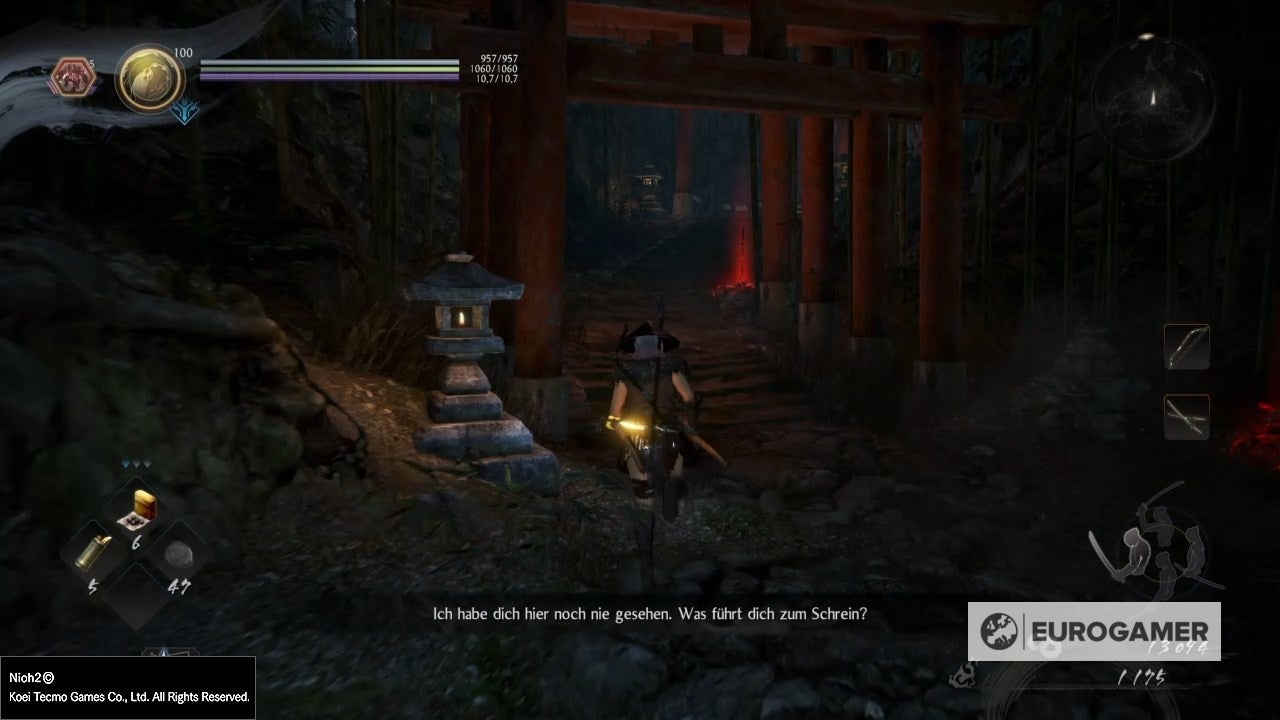The height and width of the screenshot is (720, 1280).
Task: Click the Ninjutsu skill silhouette icon
Action: pos(1132,552)
